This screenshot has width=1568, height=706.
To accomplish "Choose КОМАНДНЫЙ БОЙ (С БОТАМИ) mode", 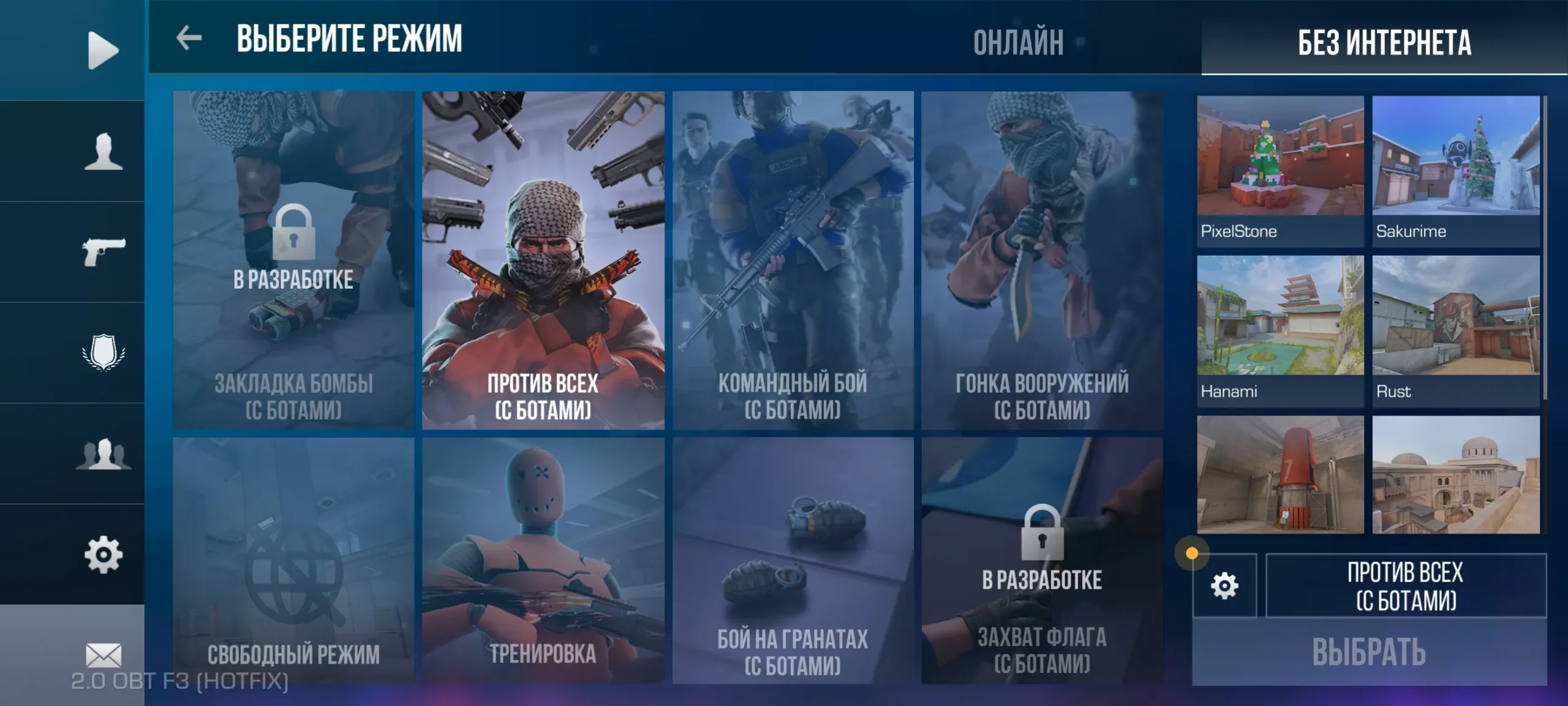I will click(793, 260).
